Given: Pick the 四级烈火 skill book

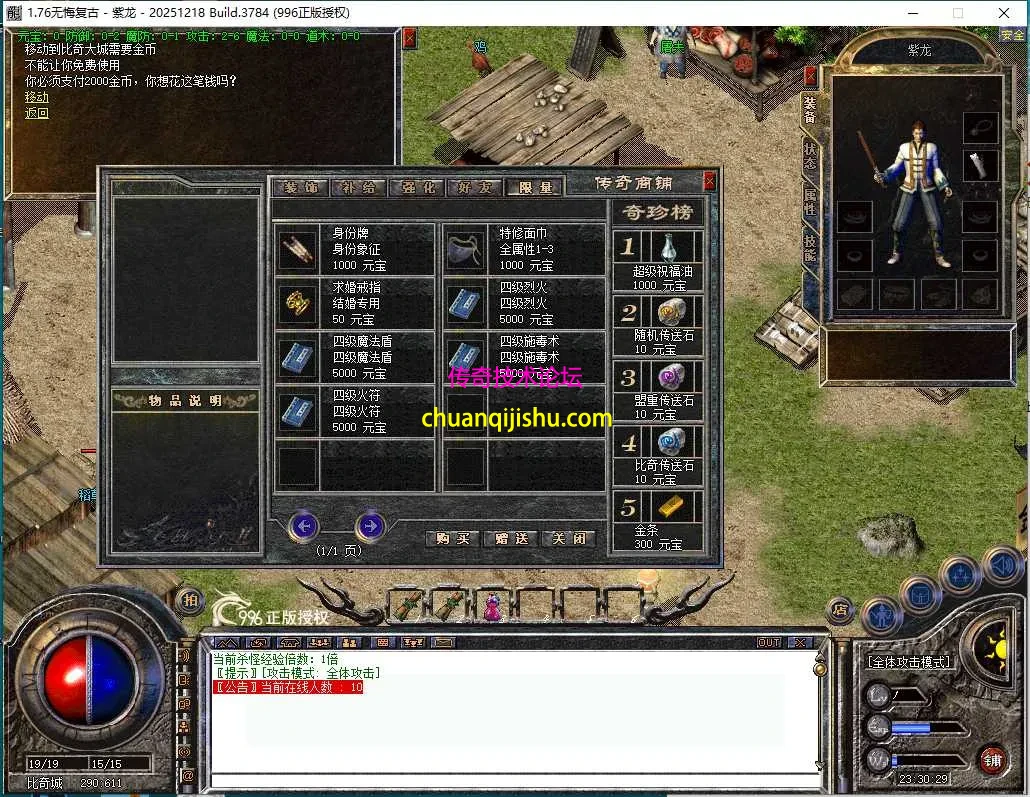Looking at the screenshot, I should (x=523, y=303).
